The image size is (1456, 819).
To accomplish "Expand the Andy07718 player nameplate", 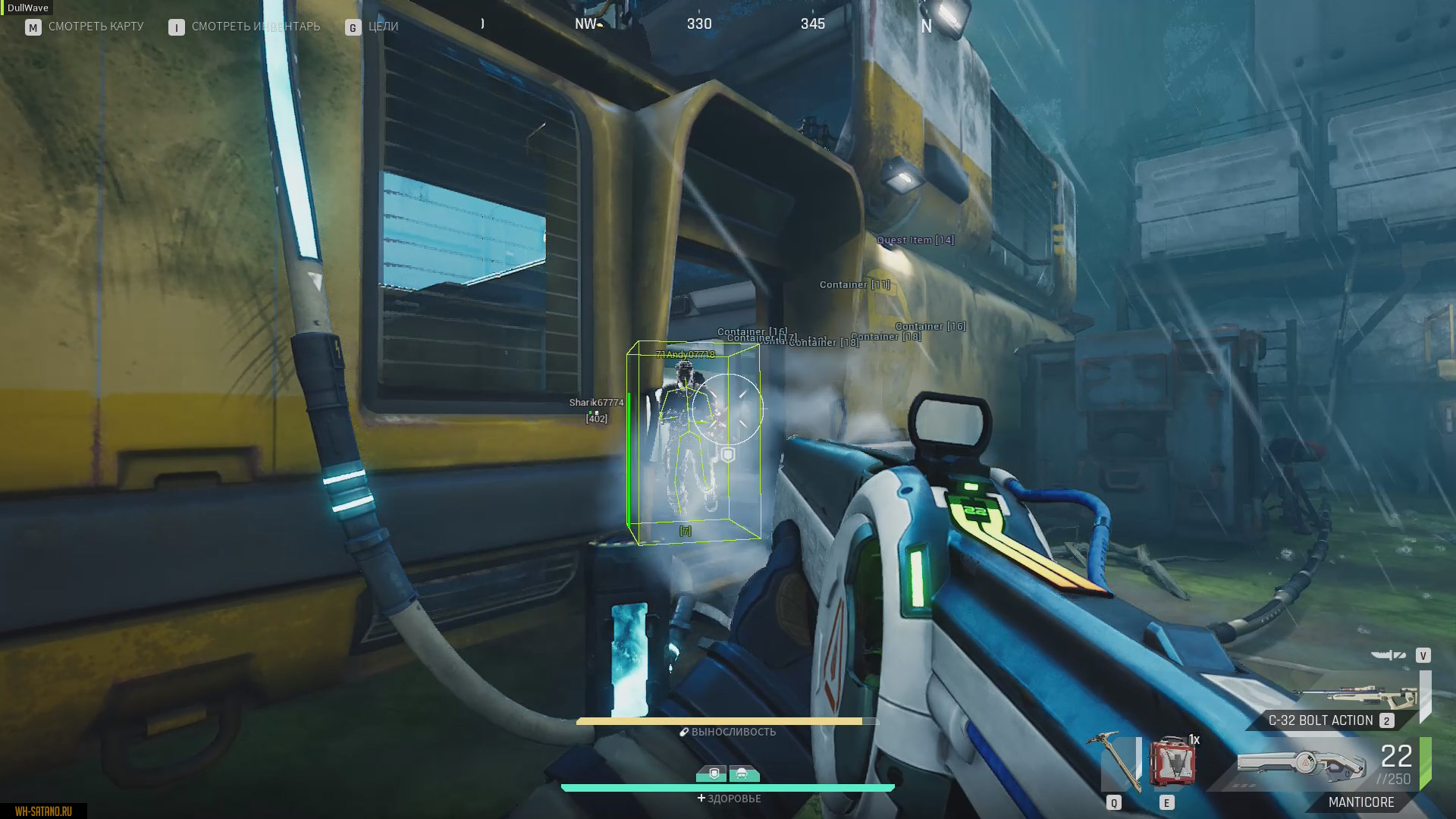I will [x=685, y=353].
